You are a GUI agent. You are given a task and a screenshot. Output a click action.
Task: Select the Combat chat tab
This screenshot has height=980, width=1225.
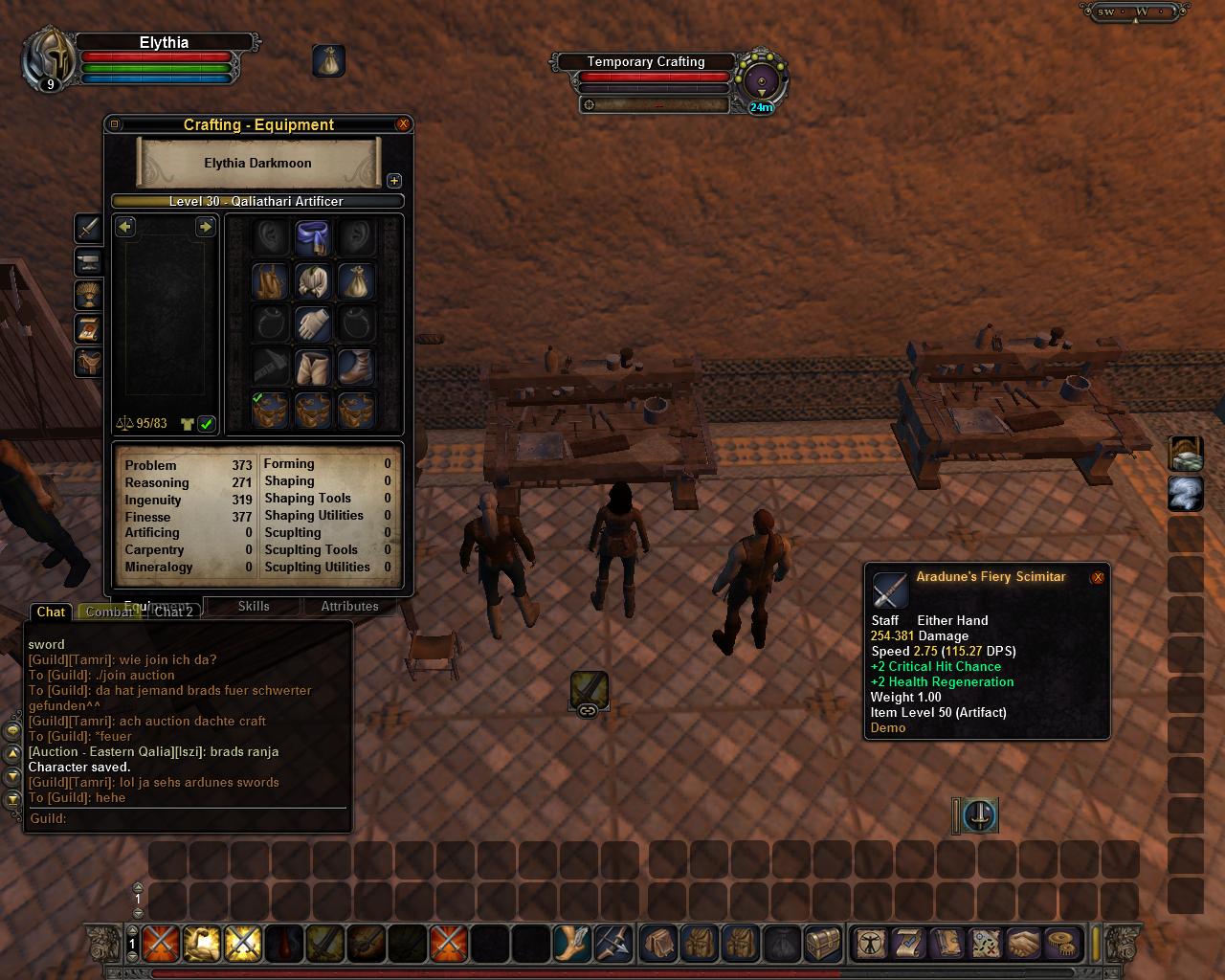pos(108,612)
